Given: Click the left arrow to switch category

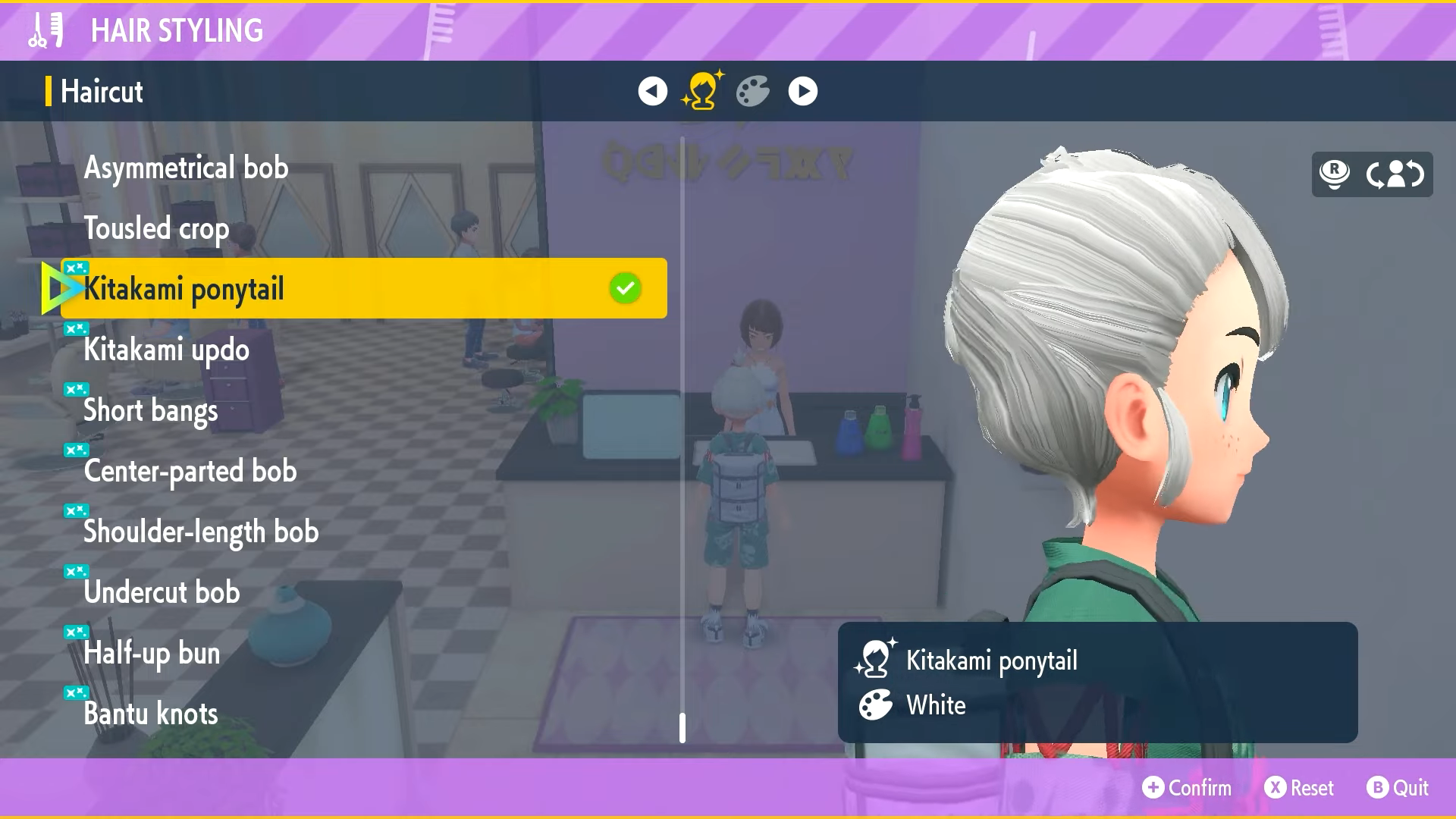Looking at the screenshot, I should (x=651, y=91).
